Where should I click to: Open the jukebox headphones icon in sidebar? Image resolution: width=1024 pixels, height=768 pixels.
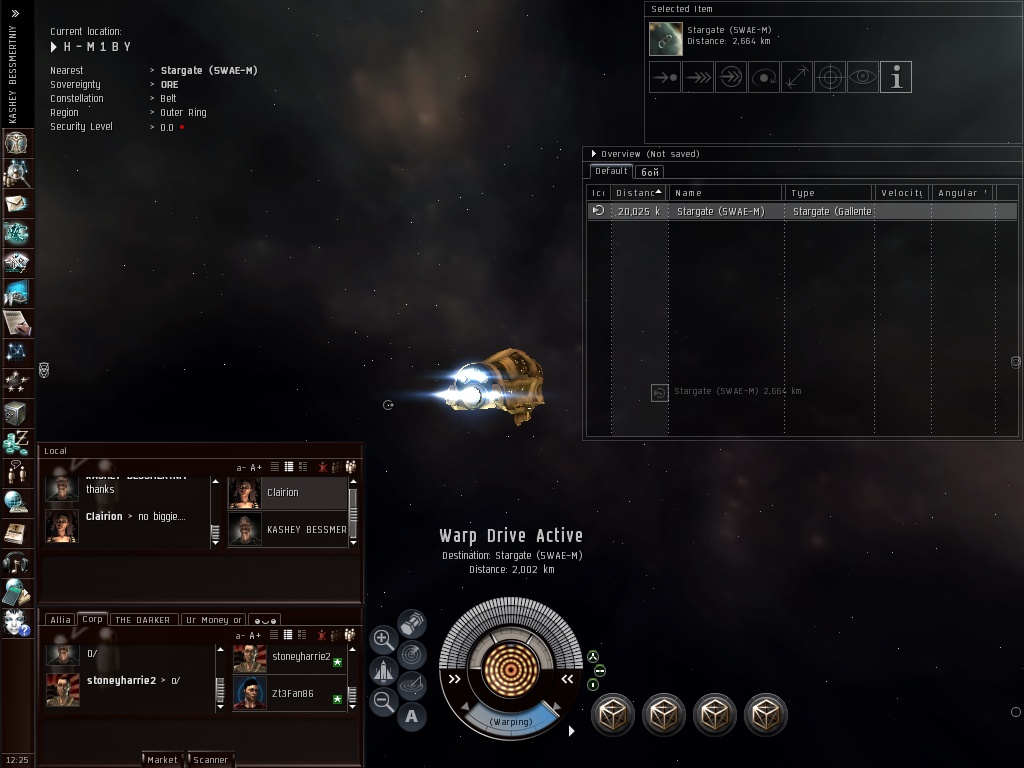pos(15,562)
